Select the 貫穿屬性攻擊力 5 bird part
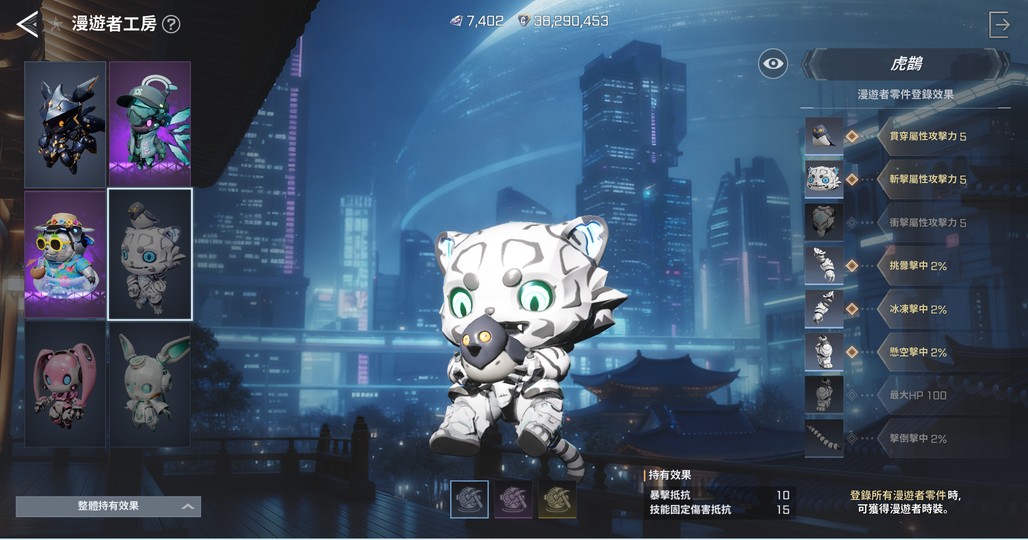 point(824,136)
